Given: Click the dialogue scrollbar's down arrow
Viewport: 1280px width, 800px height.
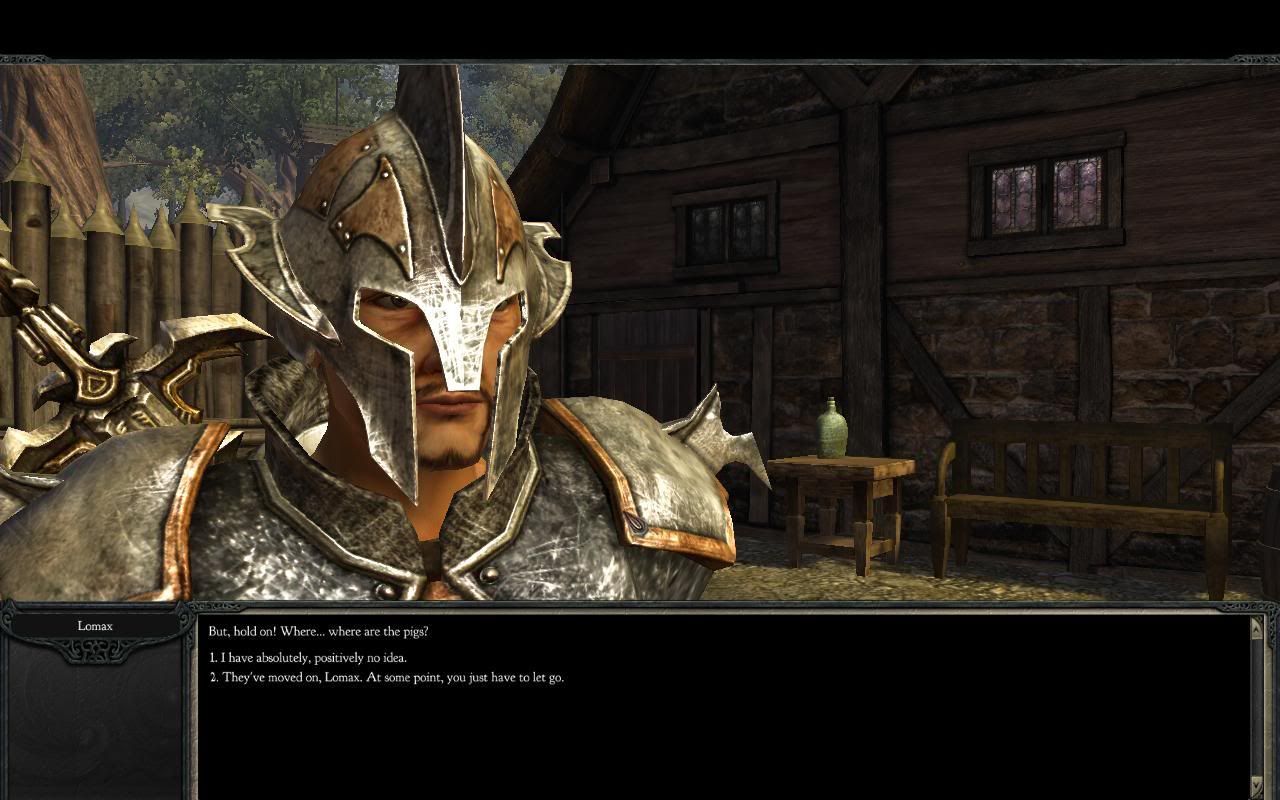Looking at the screenshot, I should [x=1257, y=786].
